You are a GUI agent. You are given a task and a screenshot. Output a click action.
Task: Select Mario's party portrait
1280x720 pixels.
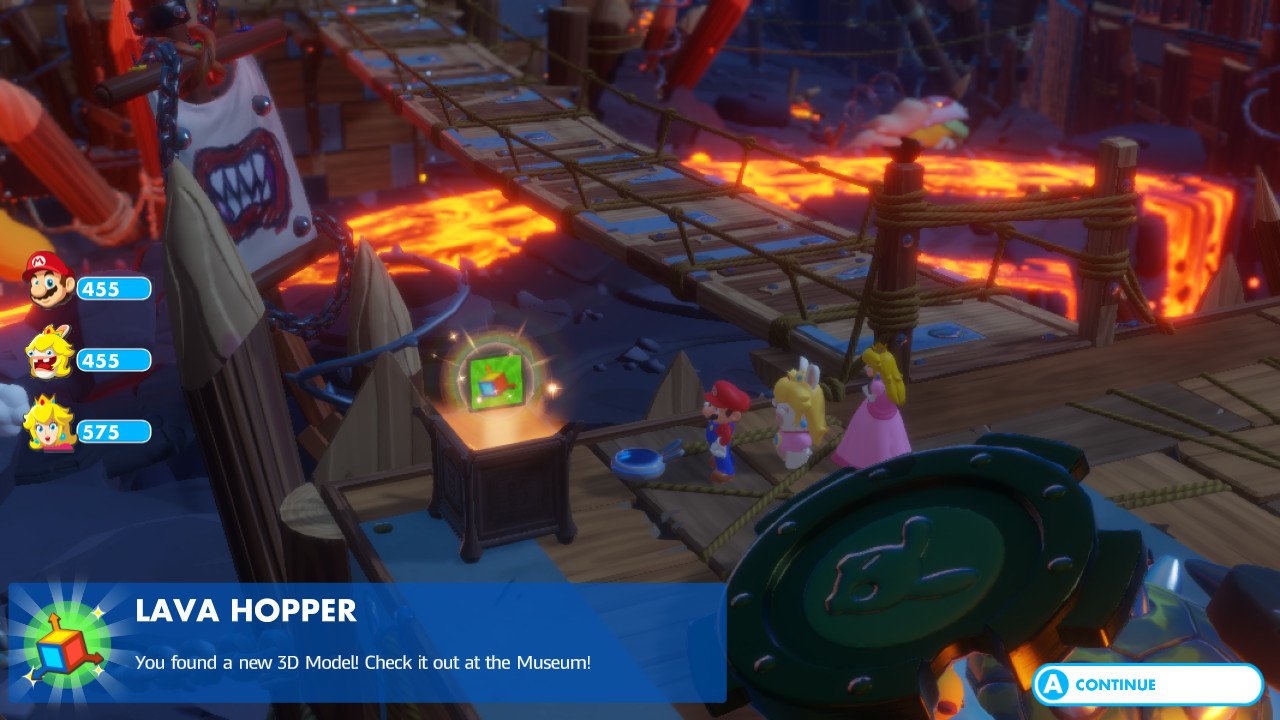click(x=48, y=280)
